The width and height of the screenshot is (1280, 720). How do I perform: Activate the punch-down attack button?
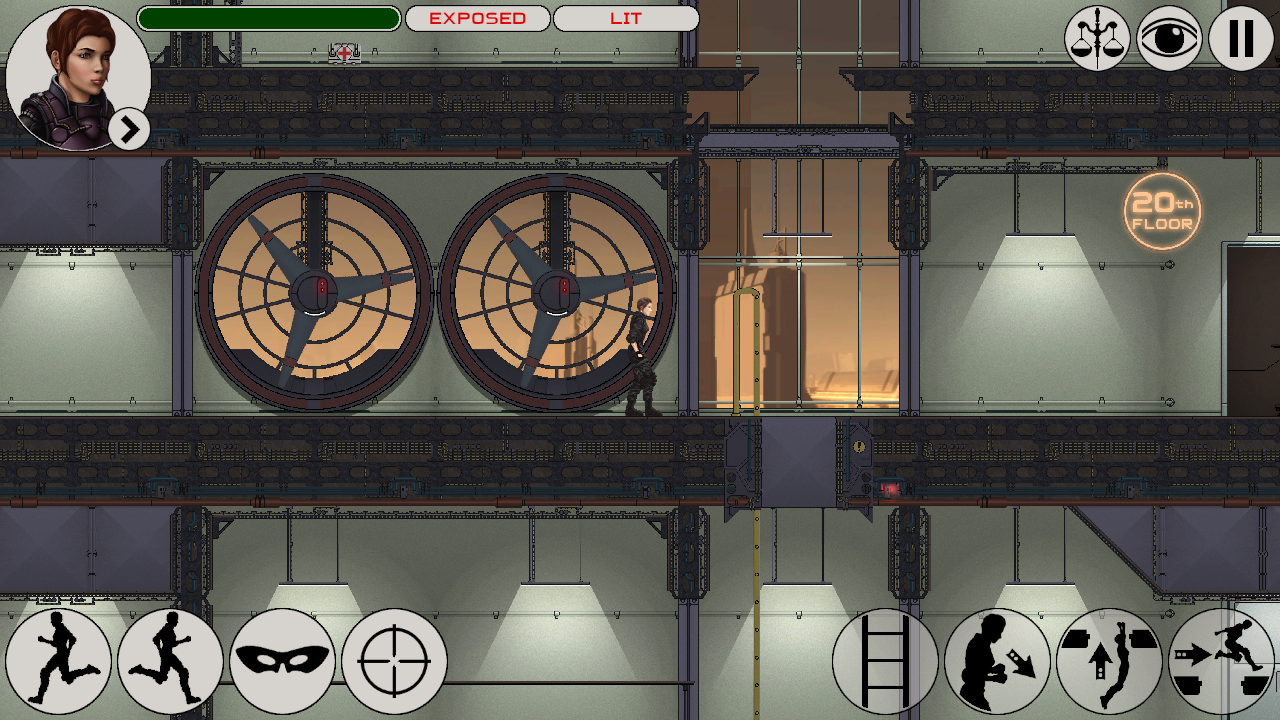[997, 661]
